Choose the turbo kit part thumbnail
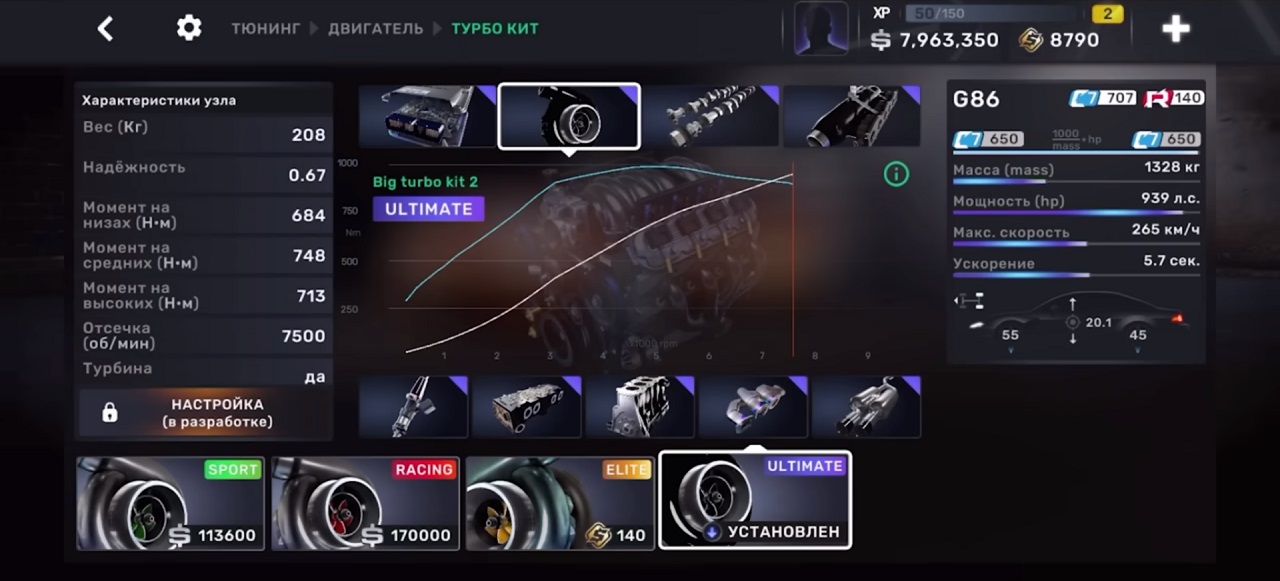 click(569, 116)
